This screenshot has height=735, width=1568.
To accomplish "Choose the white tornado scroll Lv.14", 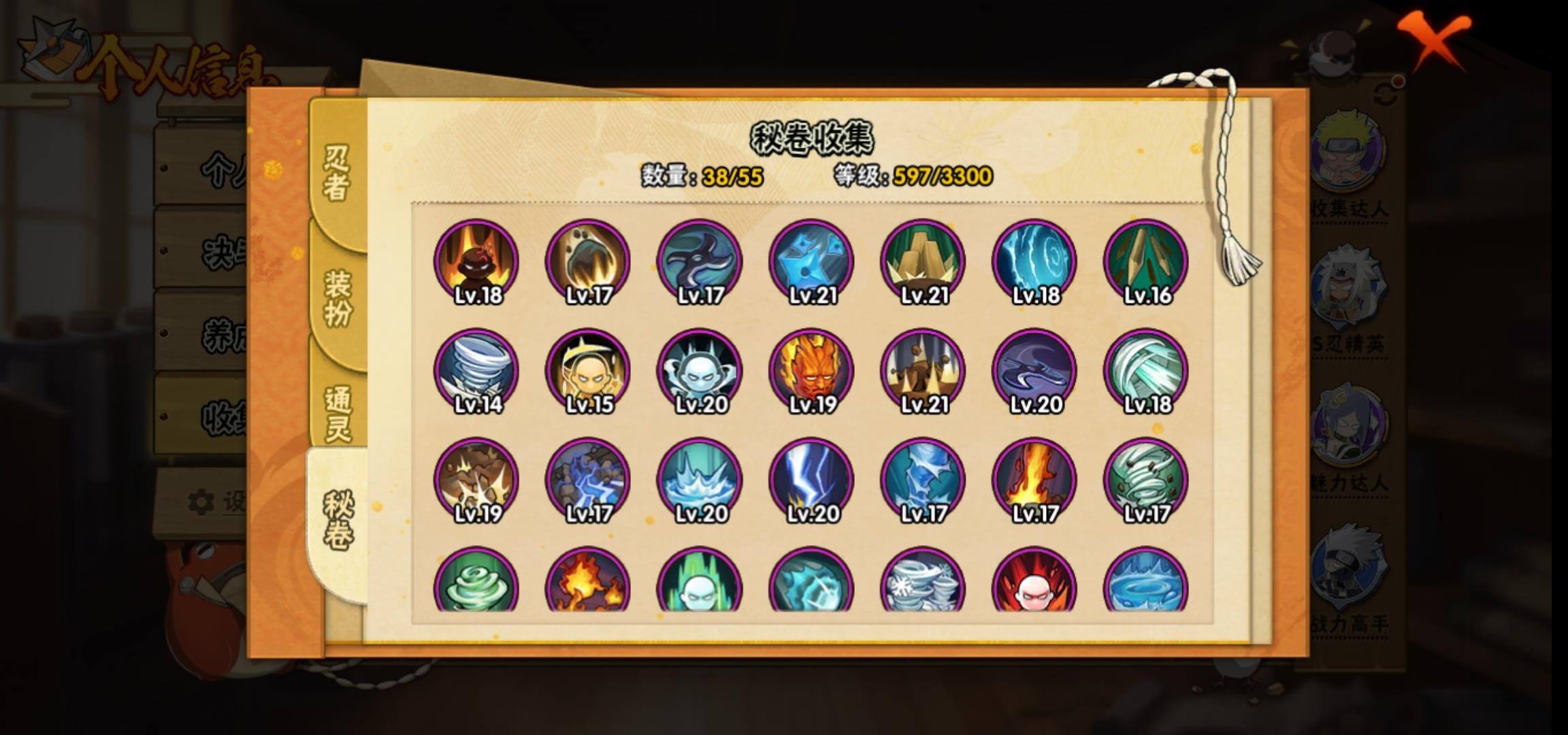I will [476, 372].
